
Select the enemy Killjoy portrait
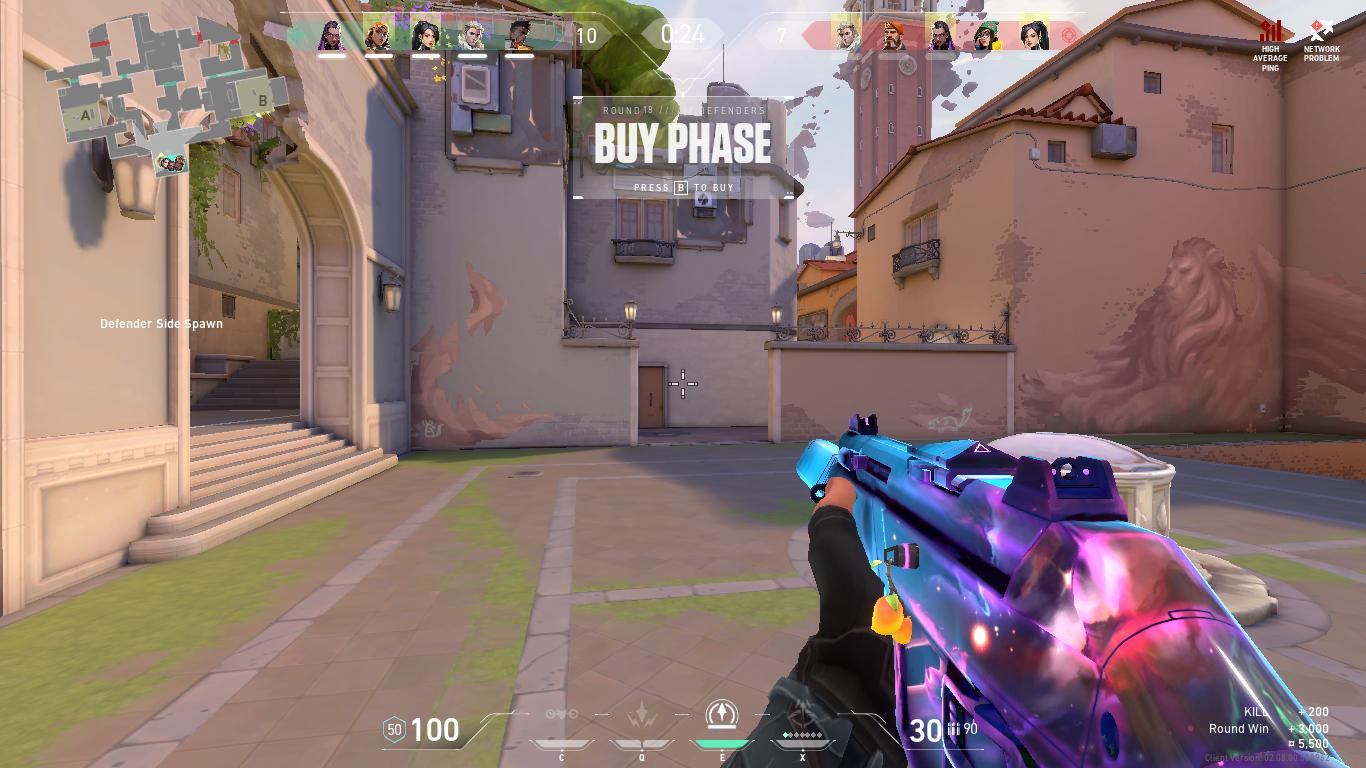coord(987,35)
